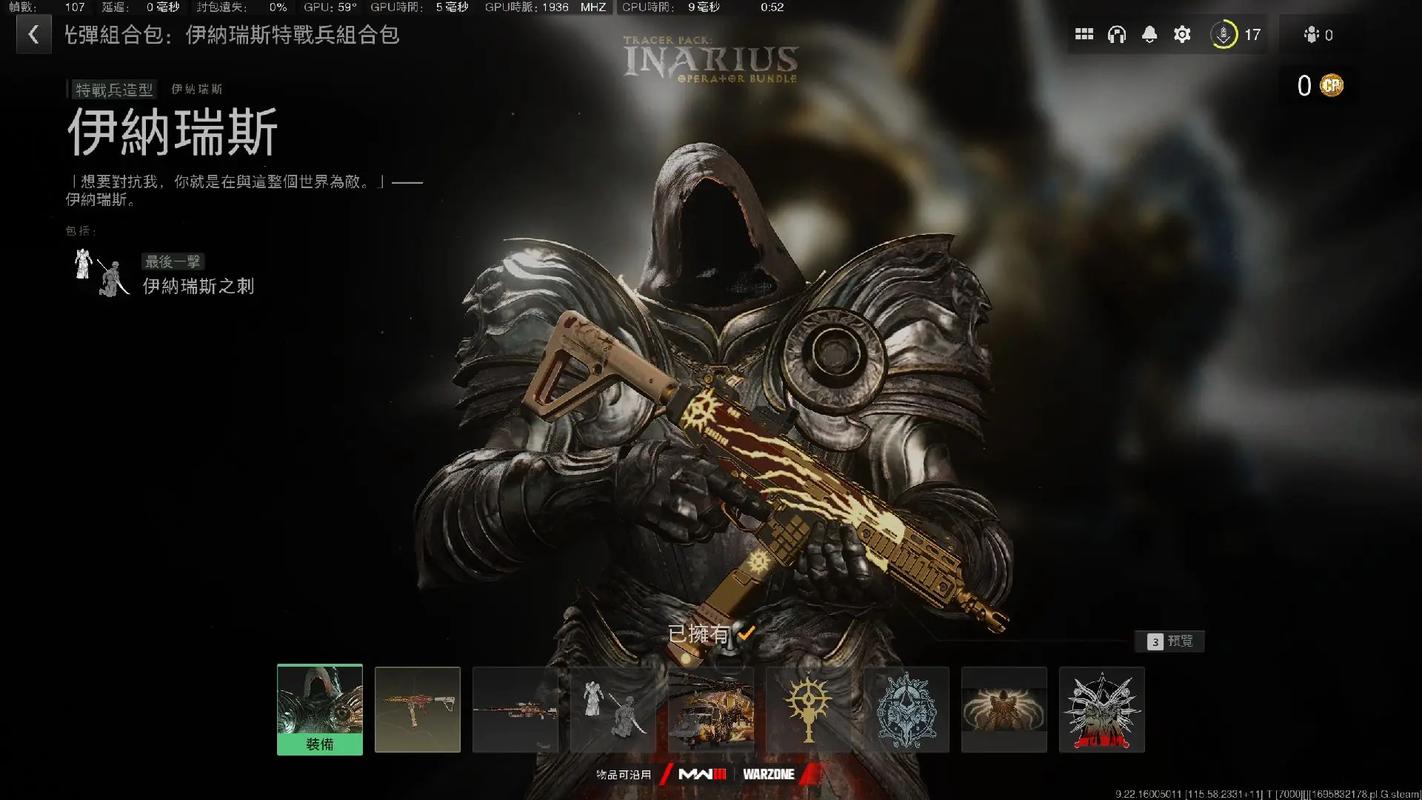
Task: Select the finishing move figures thumbnail
Action: 613,709
